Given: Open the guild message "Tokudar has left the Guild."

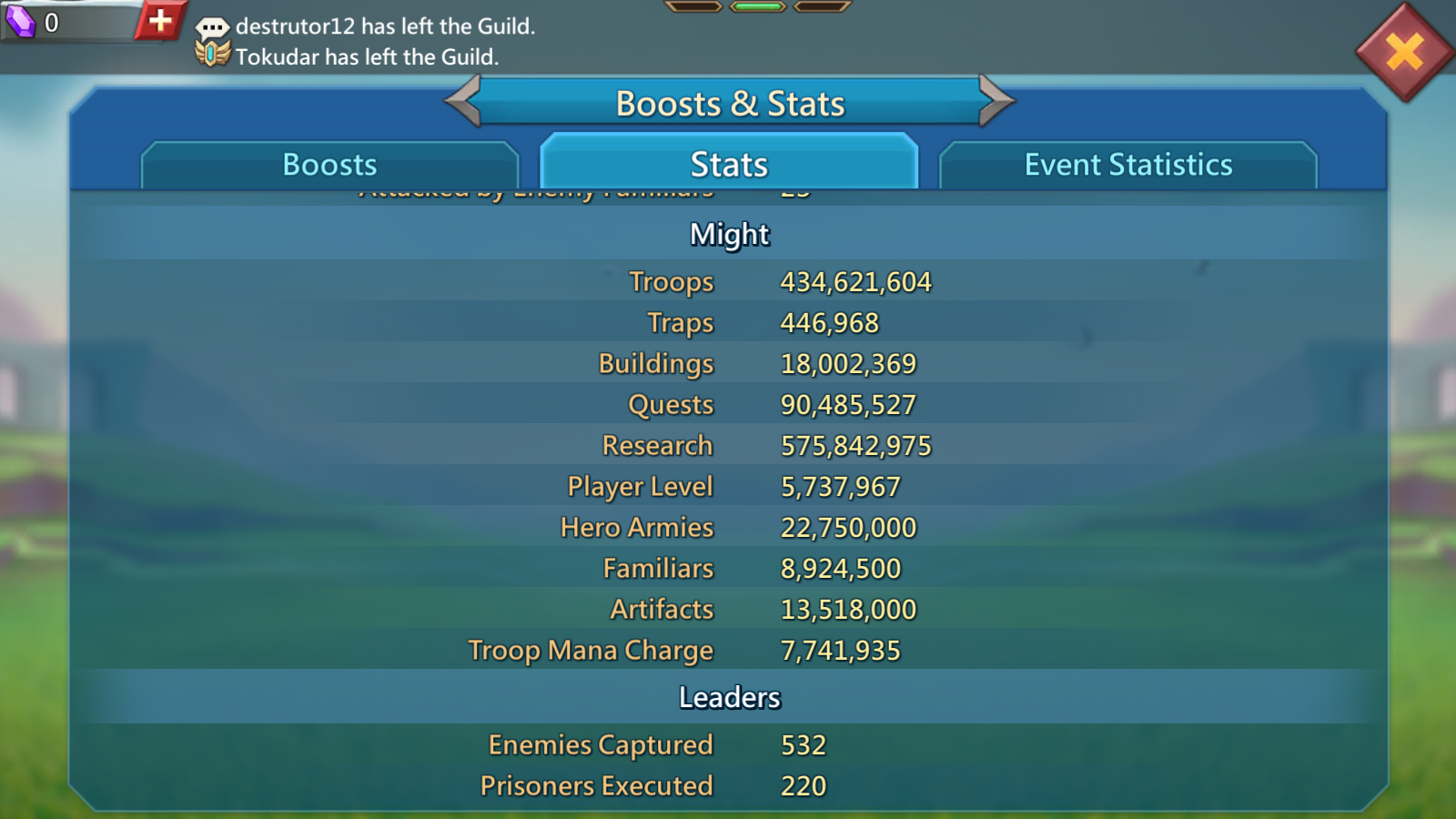Looking at the screenshot, I should pos(367,57).
